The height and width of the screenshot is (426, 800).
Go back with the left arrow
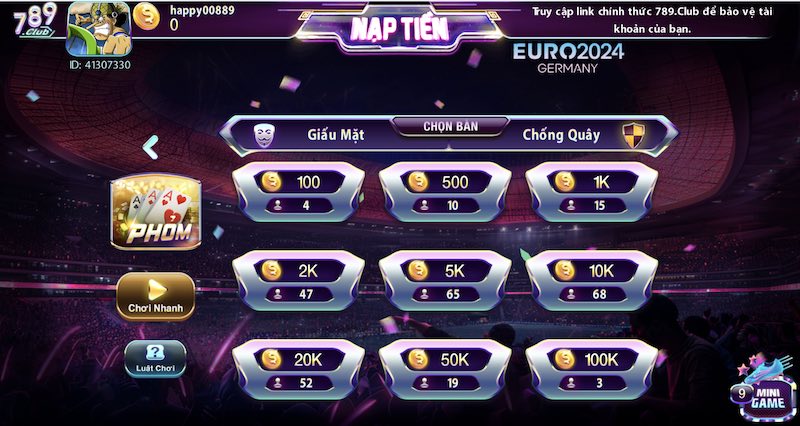point(150,147)
